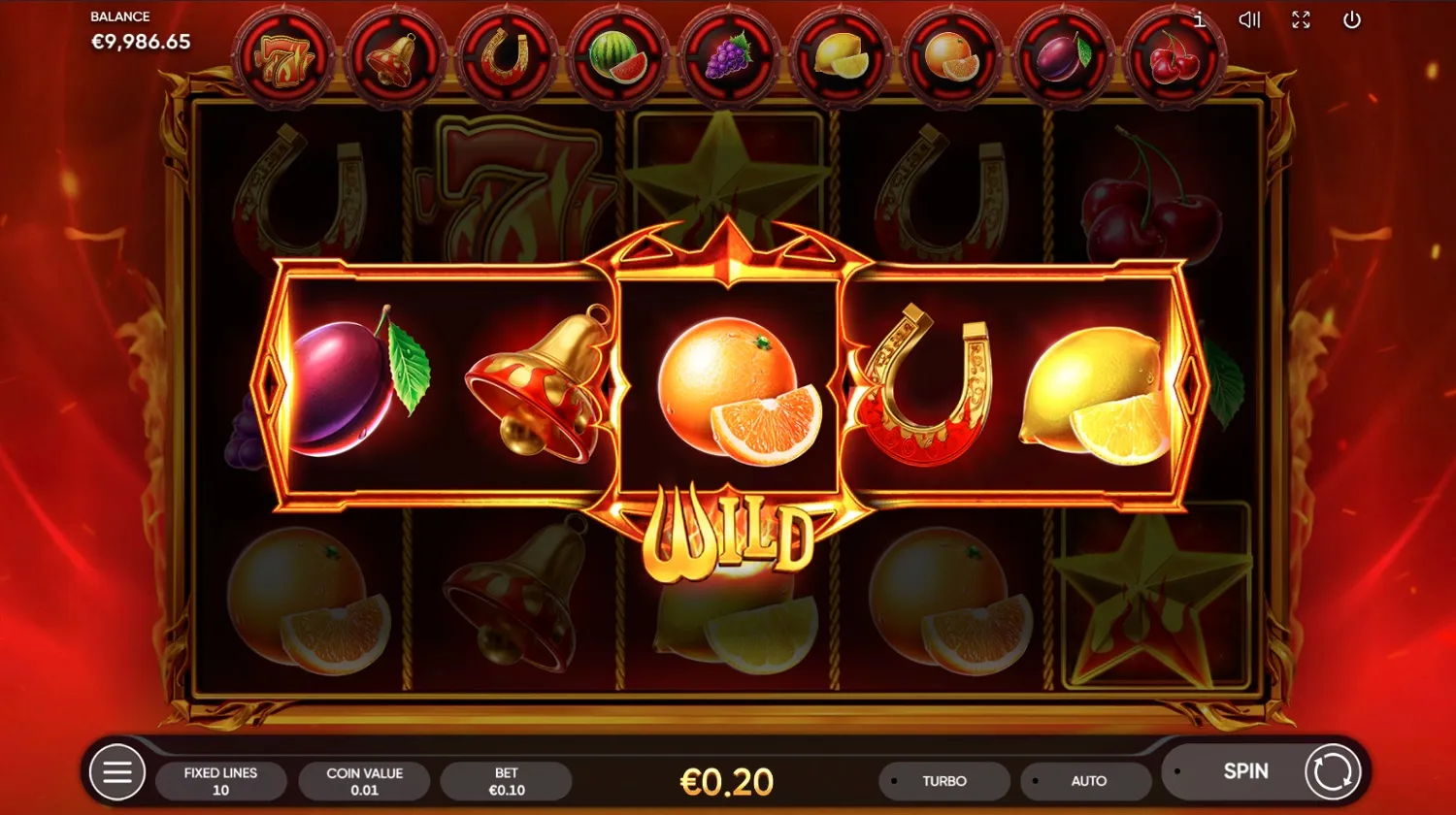The image size is (1456, 815).
Task: Enter fullscreen mode
Action: point(1302,19)
